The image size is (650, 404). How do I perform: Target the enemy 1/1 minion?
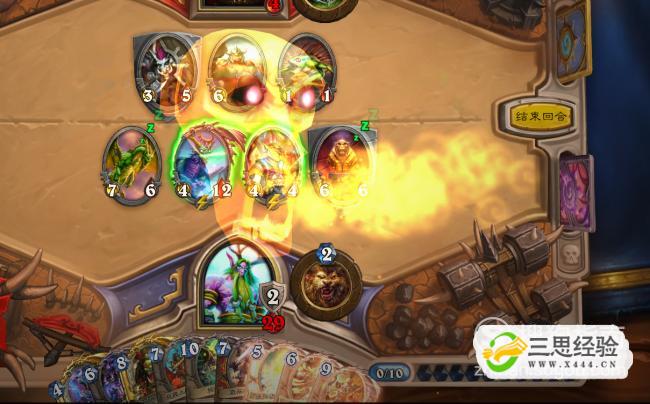click(x=306, y=68)
